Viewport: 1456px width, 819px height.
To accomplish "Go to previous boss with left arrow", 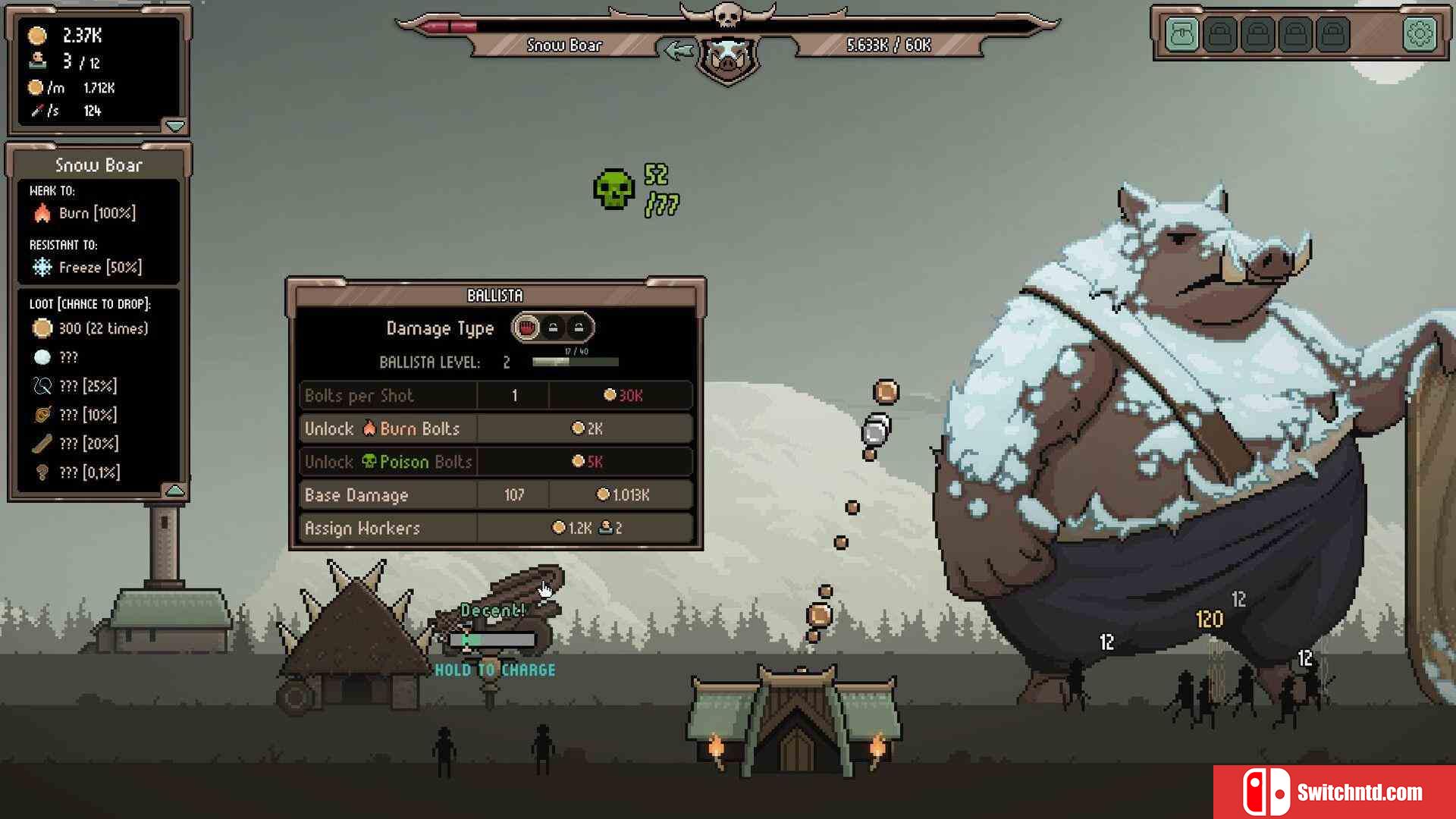I will click(677, 51).
